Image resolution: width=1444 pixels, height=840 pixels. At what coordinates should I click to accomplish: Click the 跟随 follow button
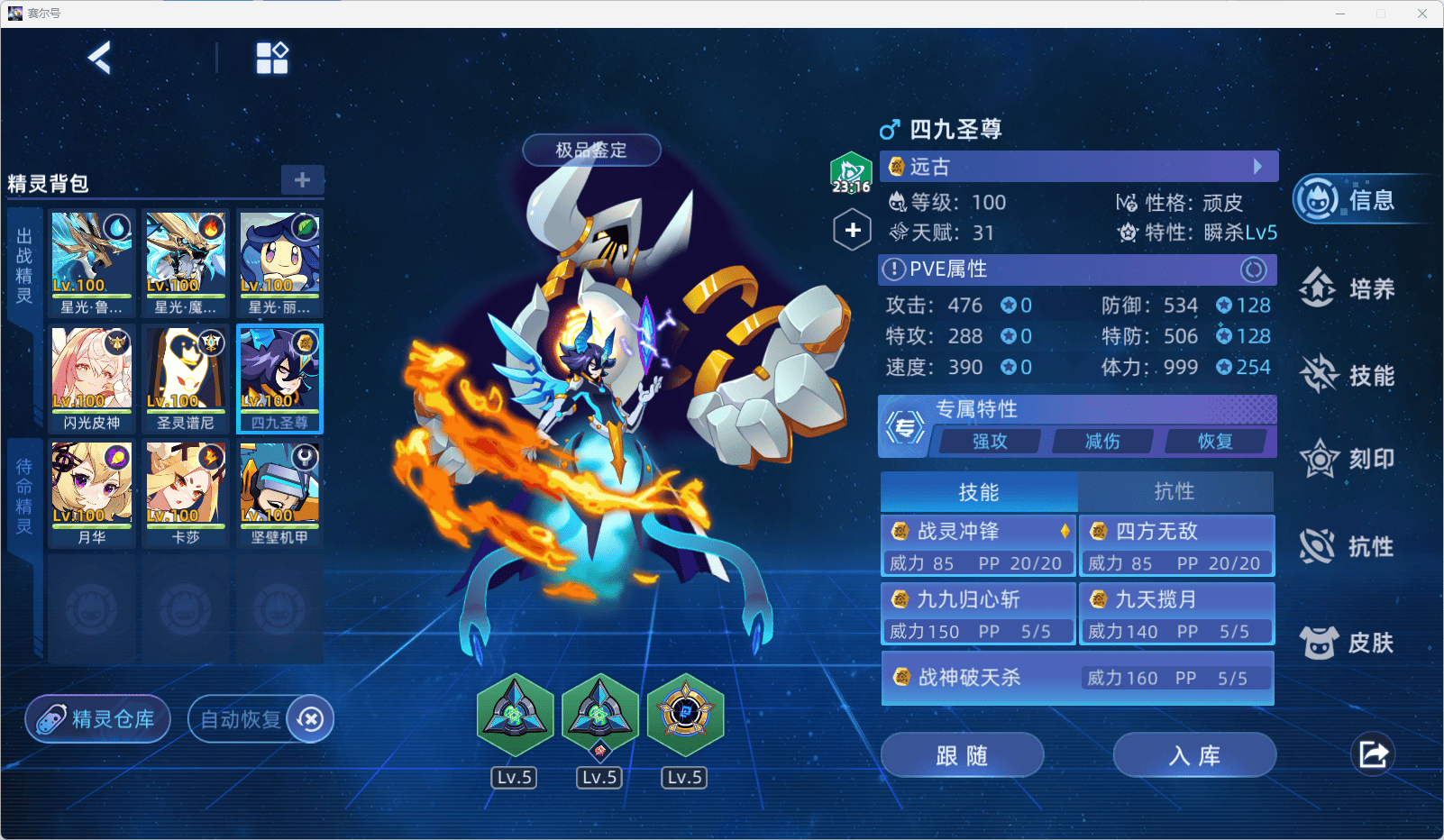[962, 755]
